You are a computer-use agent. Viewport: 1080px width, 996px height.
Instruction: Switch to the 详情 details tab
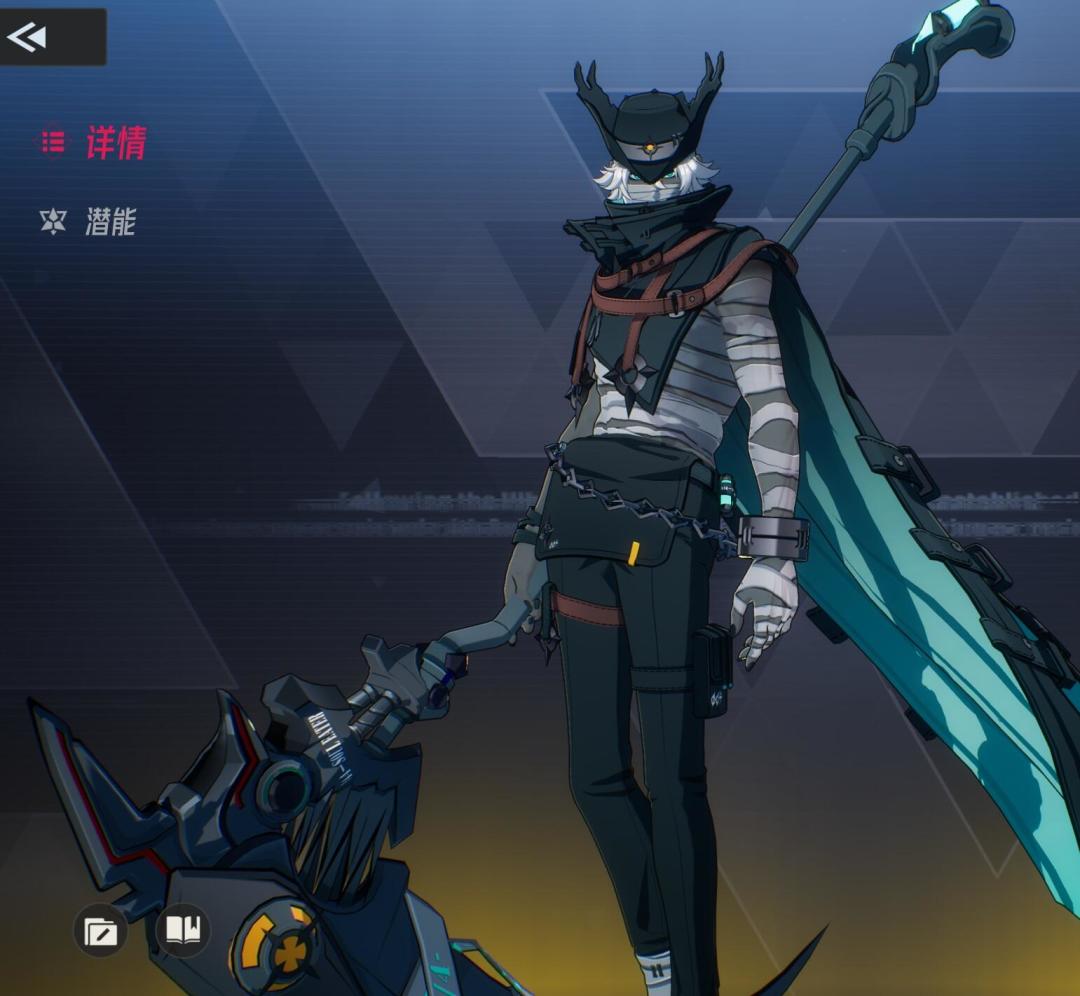tap(94, 143)
